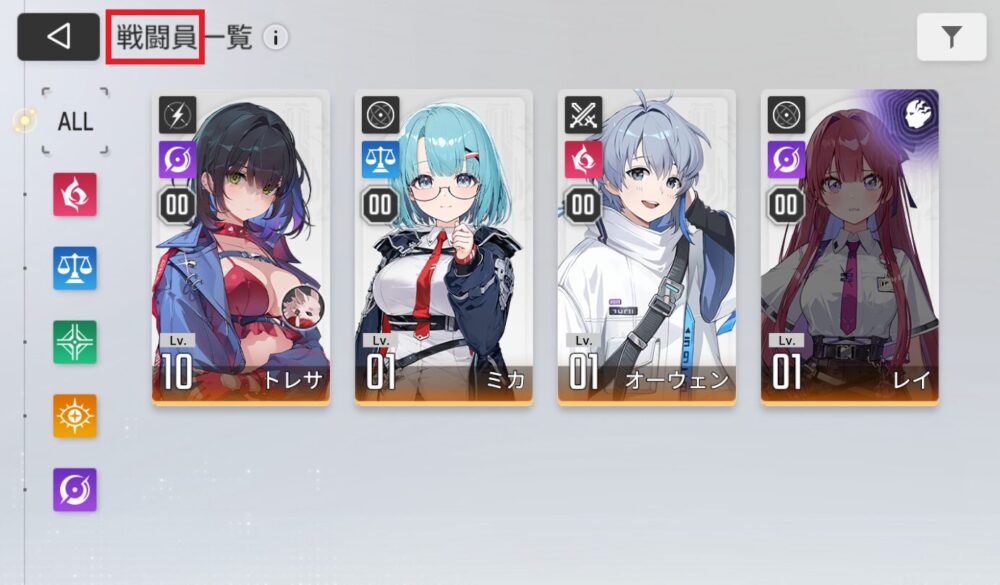This screenshot has height=585, width=1000.
Task: Filter by the purple swirl element
Action: pos(75,490)
